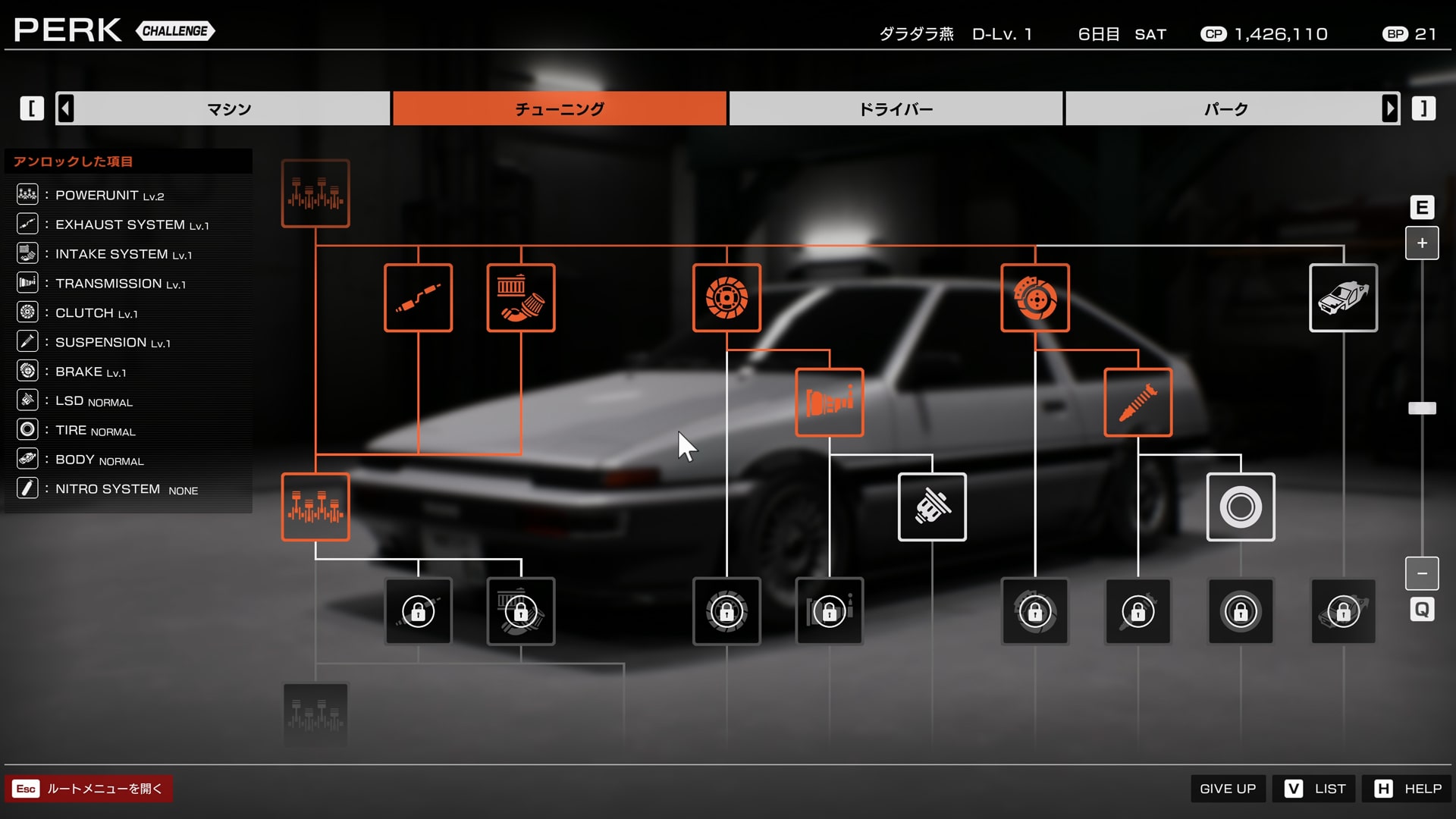The width and height of the screenshot is (1456, 819).
Task: Select the white car body perk node
Action: click(x=1343, y=298)
